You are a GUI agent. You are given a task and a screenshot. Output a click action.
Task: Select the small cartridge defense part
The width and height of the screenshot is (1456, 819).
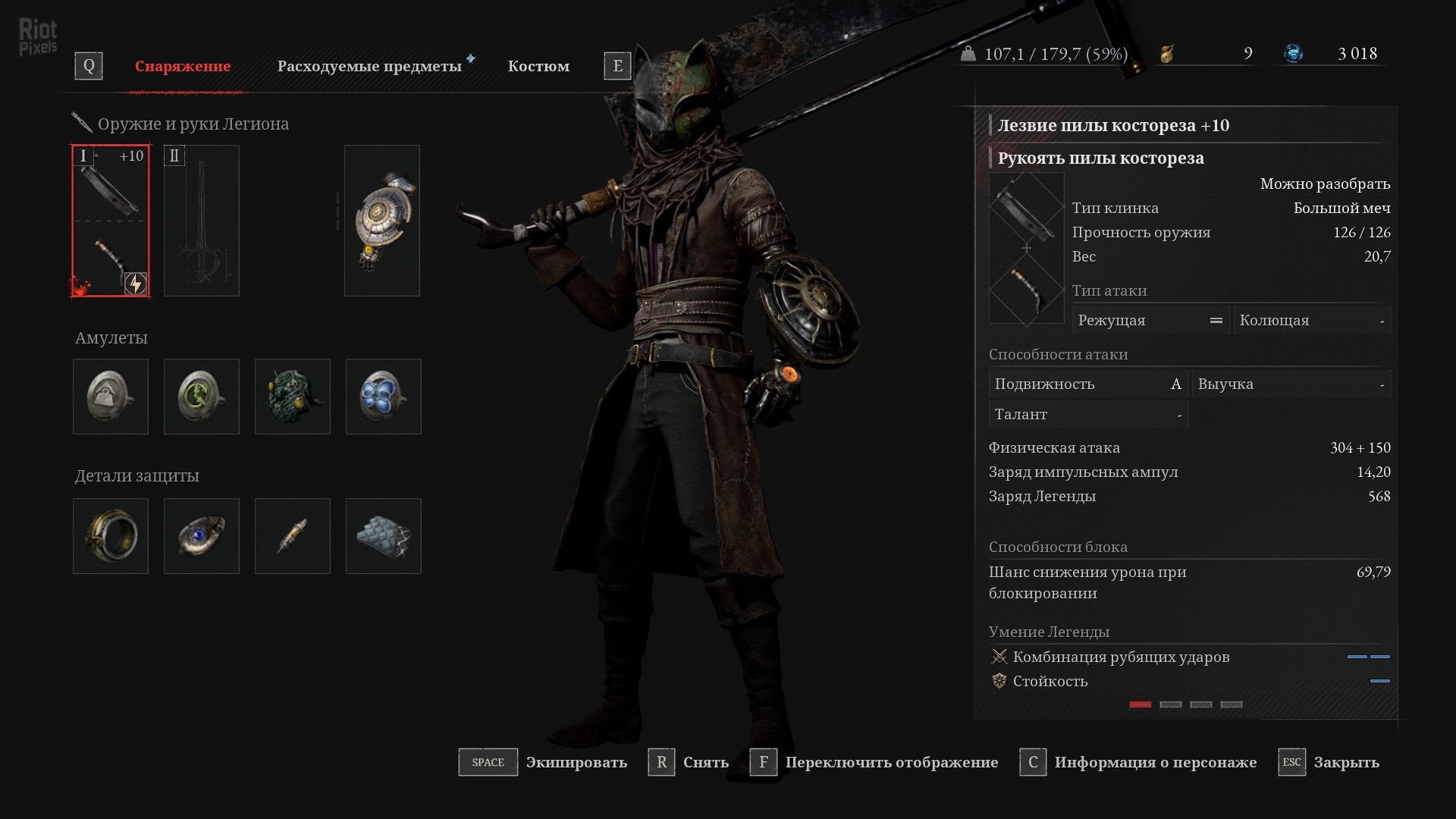click(293, 536)
